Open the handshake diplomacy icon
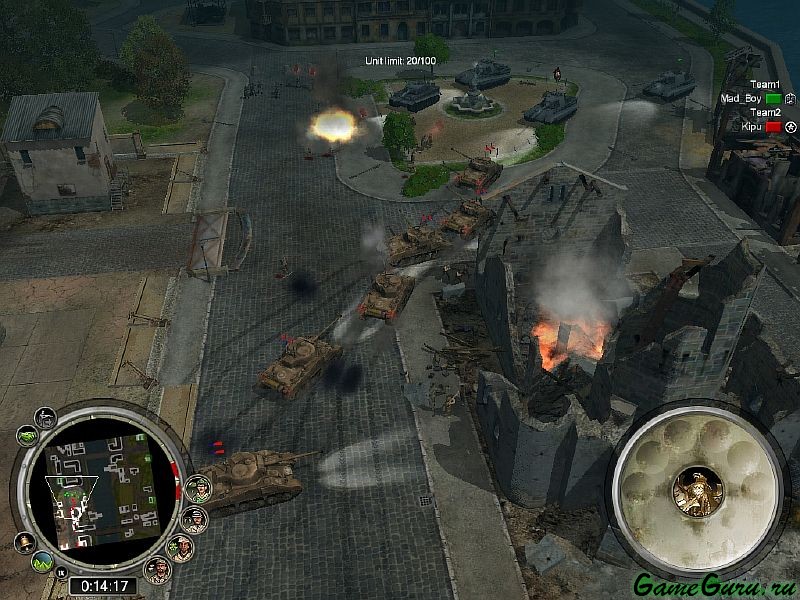Image resolution: width=800 pixels, height=600 pixels. [x=27, y=436]
